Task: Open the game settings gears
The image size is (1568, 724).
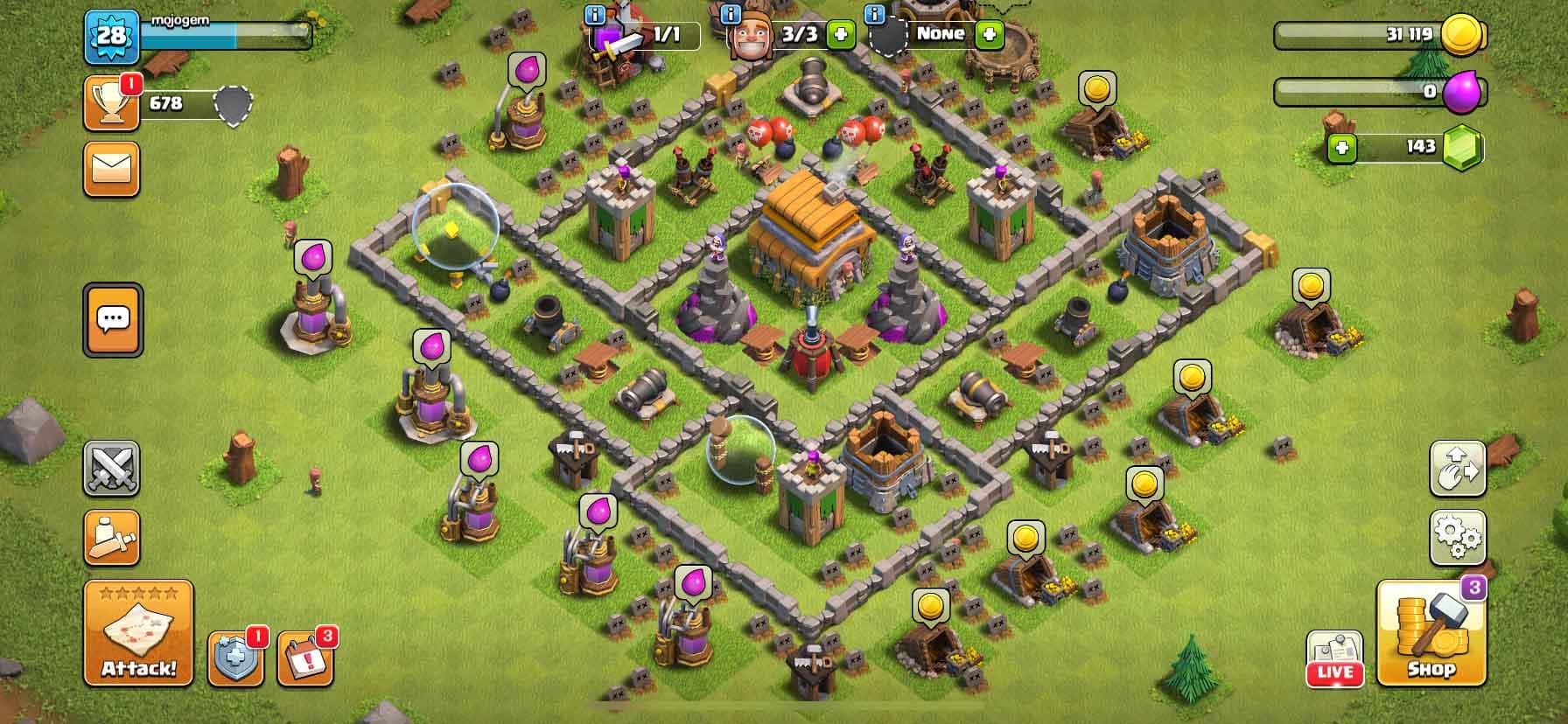Action: 1457,536
